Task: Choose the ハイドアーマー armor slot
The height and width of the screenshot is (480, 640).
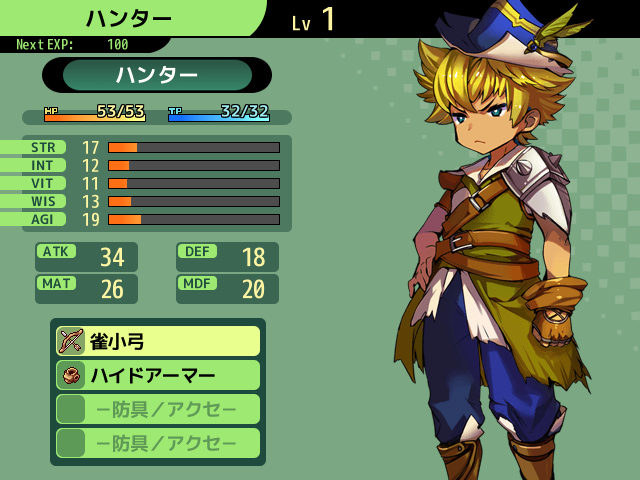Action: [158, 375]
